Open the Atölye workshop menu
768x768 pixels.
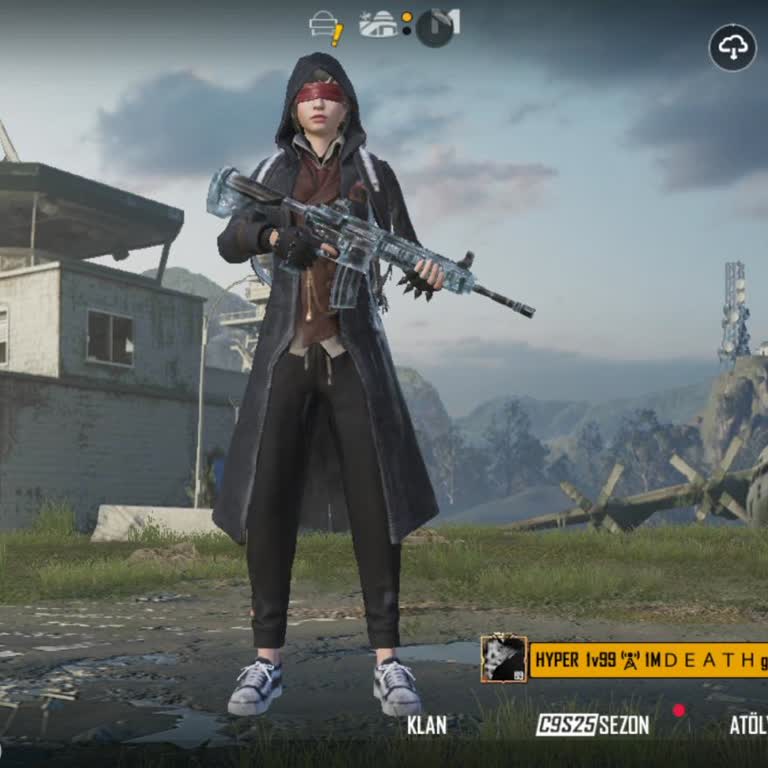point(747,725)
